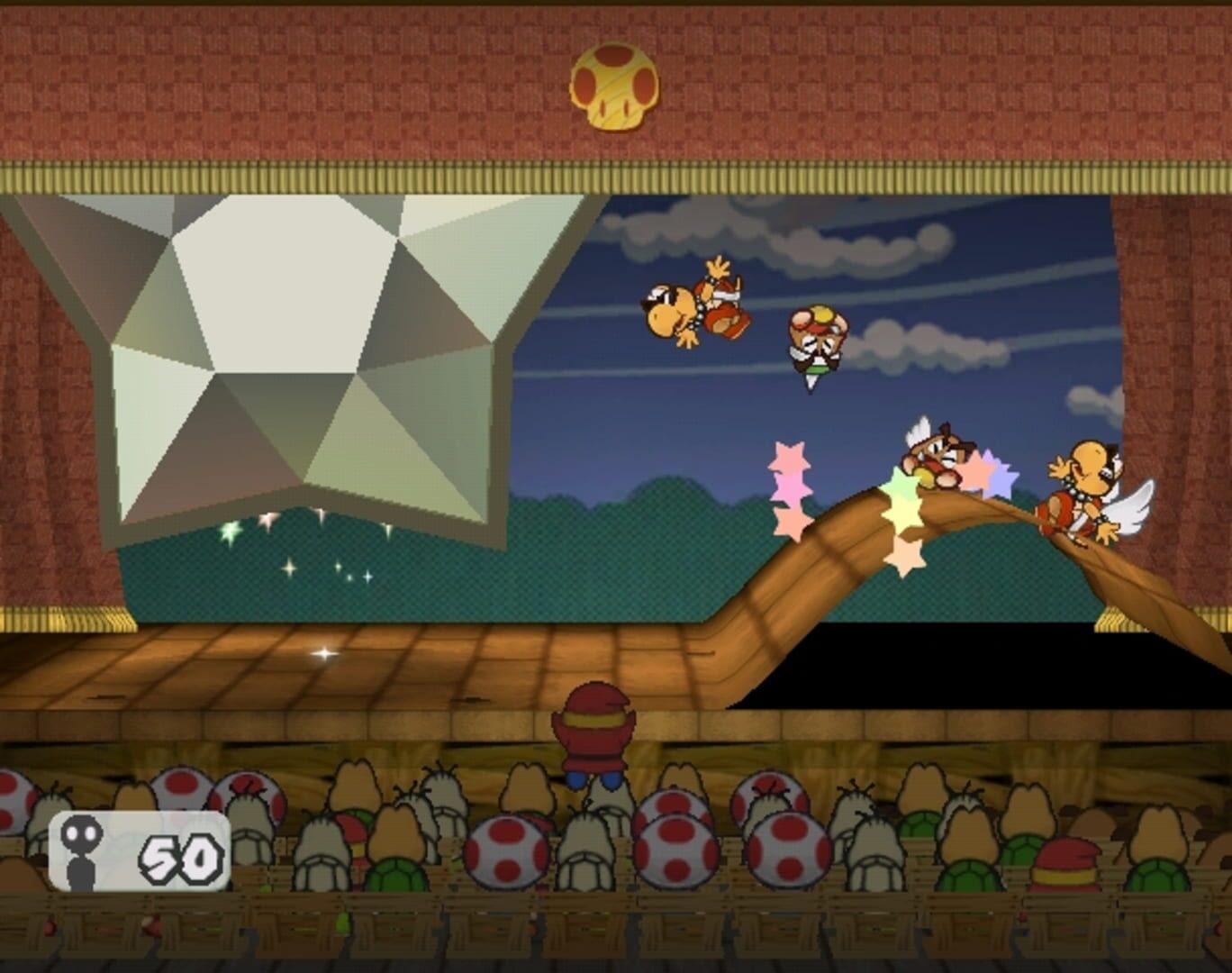This screenshot has height=973, width=1232.
Task: Click the red-capped figure leaping before the crowd
Action: coord(594,737)
